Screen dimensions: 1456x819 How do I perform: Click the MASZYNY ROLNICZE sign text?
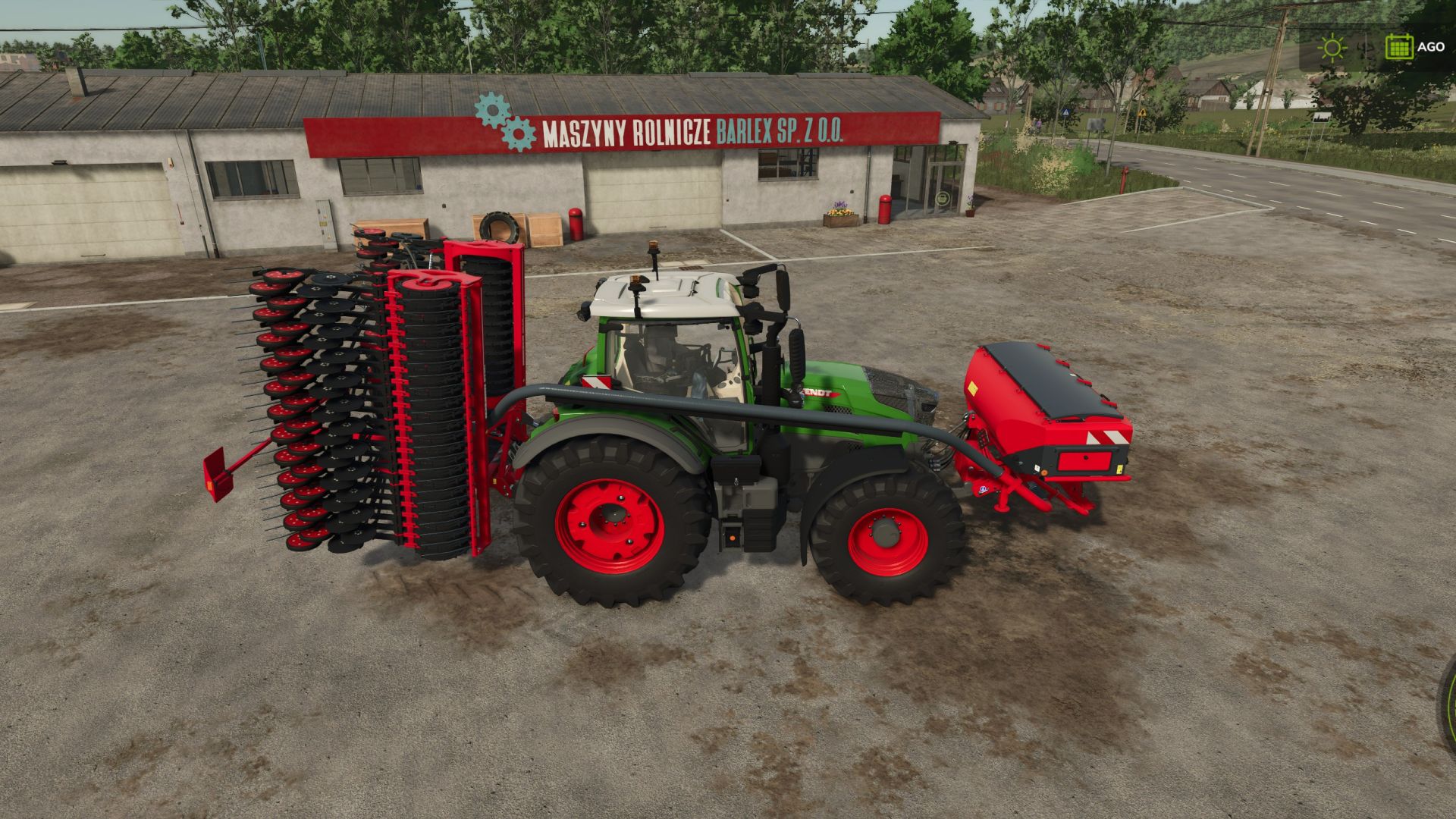tap(624, 132)
